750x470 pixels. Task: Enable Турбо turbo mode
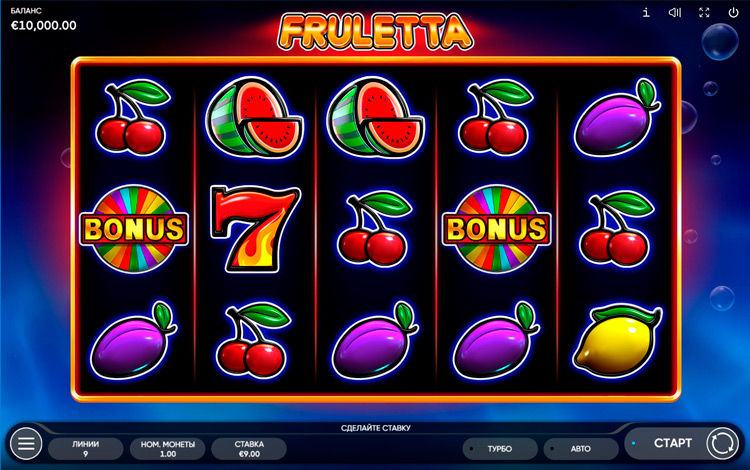click(500, 449)
